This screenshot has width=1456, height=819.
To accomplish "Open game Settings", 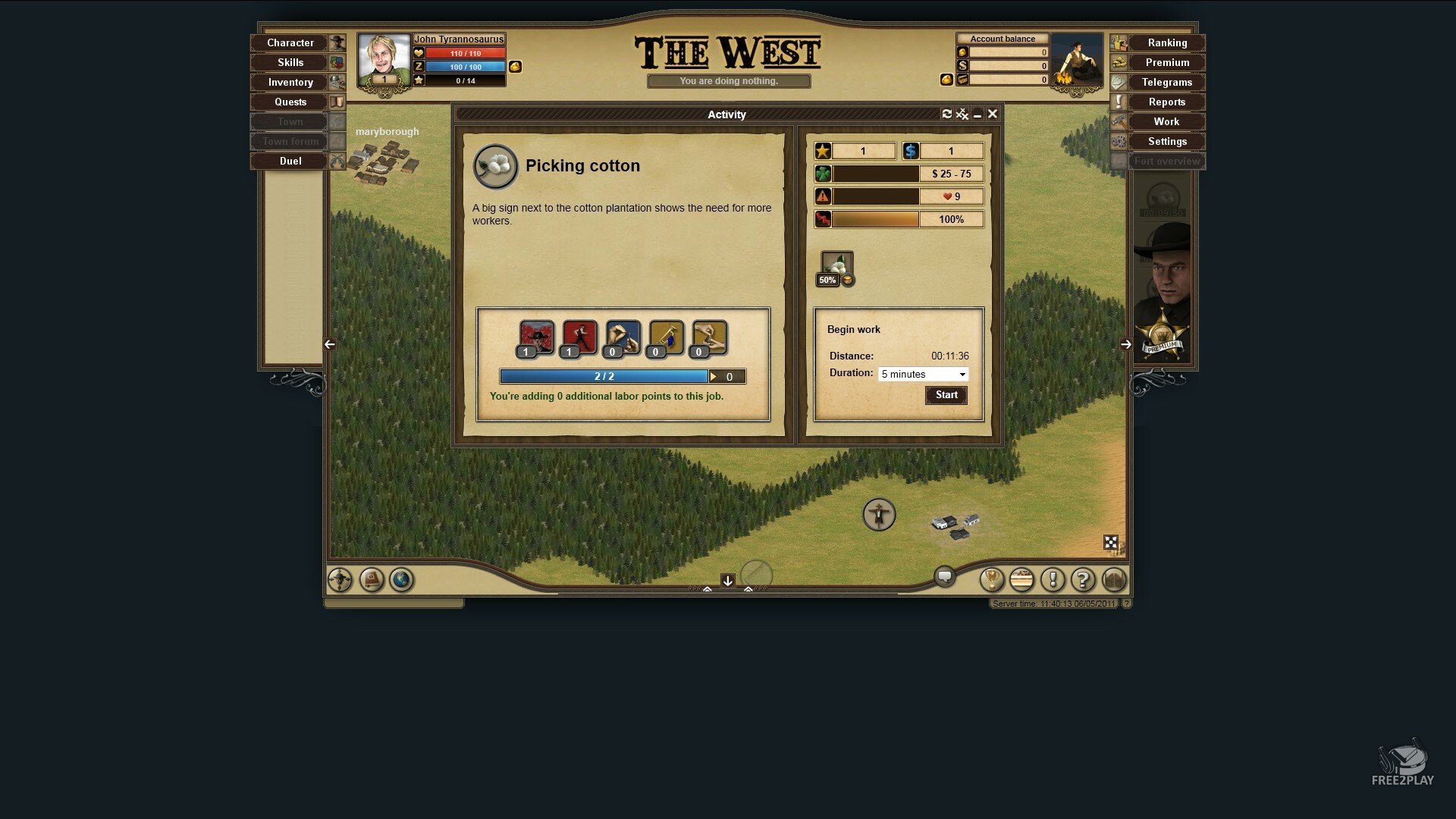I will [1166, 142].
